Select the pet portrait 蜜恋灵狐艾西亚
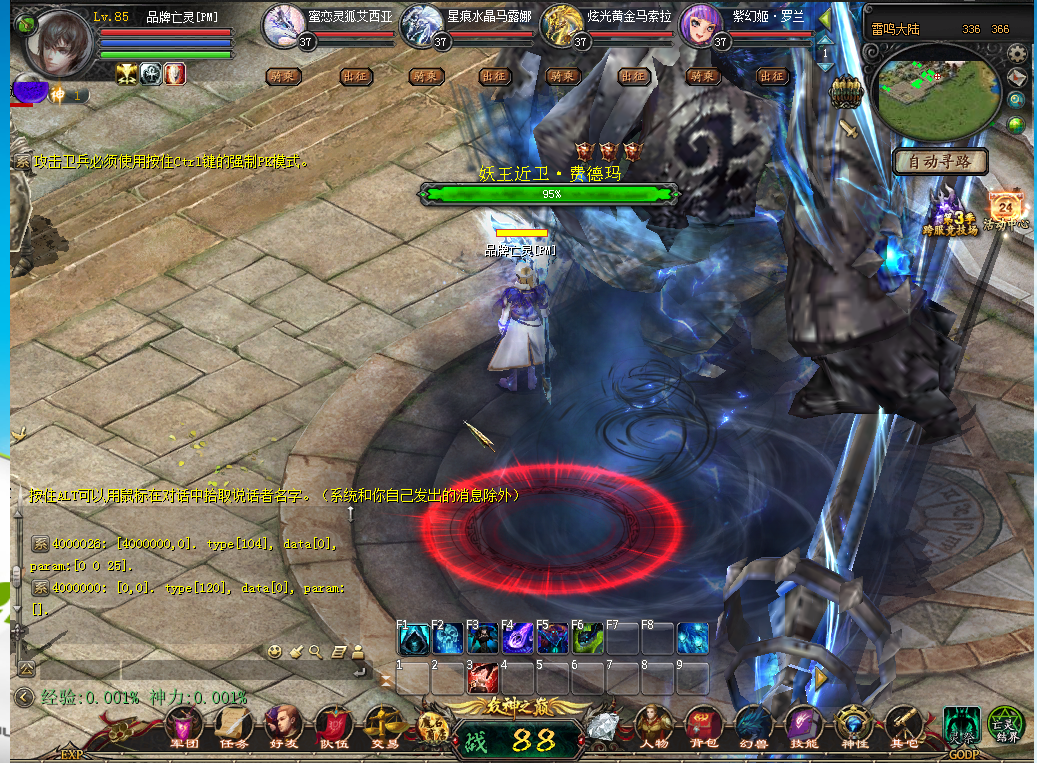This screenshot has width=1037, height=763. (284, 25)
